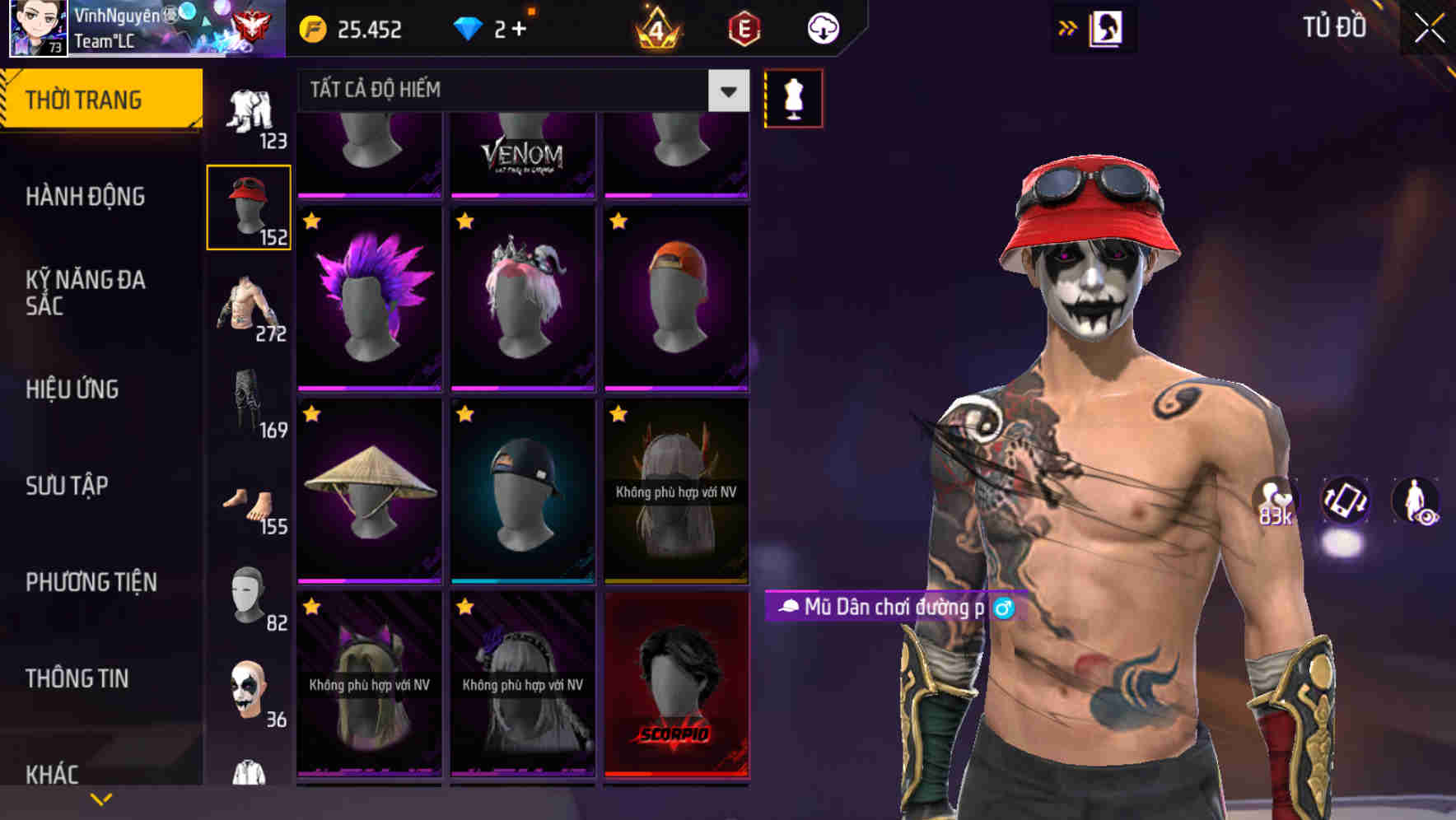Open VinhNguyên's player profile avatar

[37, 27]
